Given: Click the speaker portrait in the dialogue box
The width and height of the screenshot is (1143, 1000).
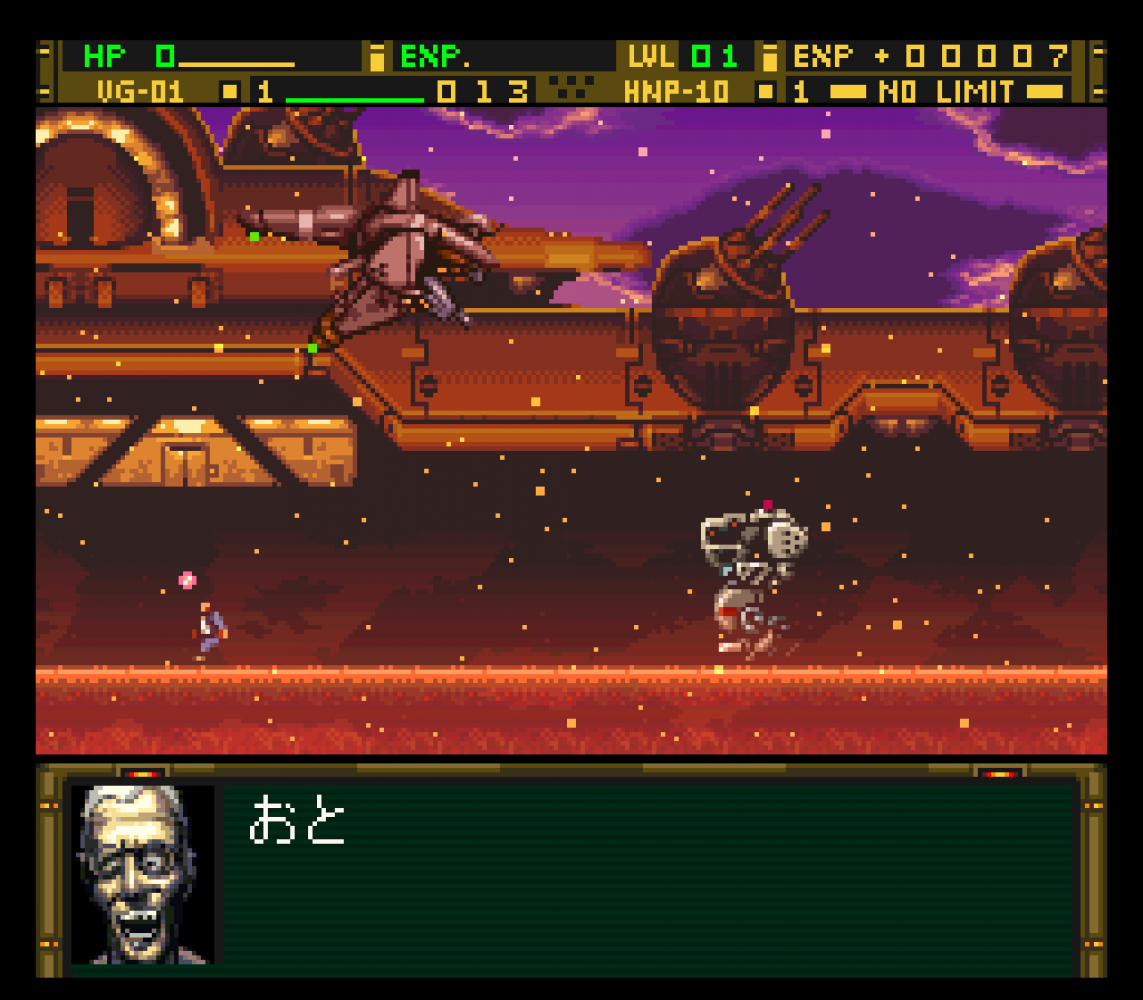Looking at the screenshot, I should coord(142,874).
